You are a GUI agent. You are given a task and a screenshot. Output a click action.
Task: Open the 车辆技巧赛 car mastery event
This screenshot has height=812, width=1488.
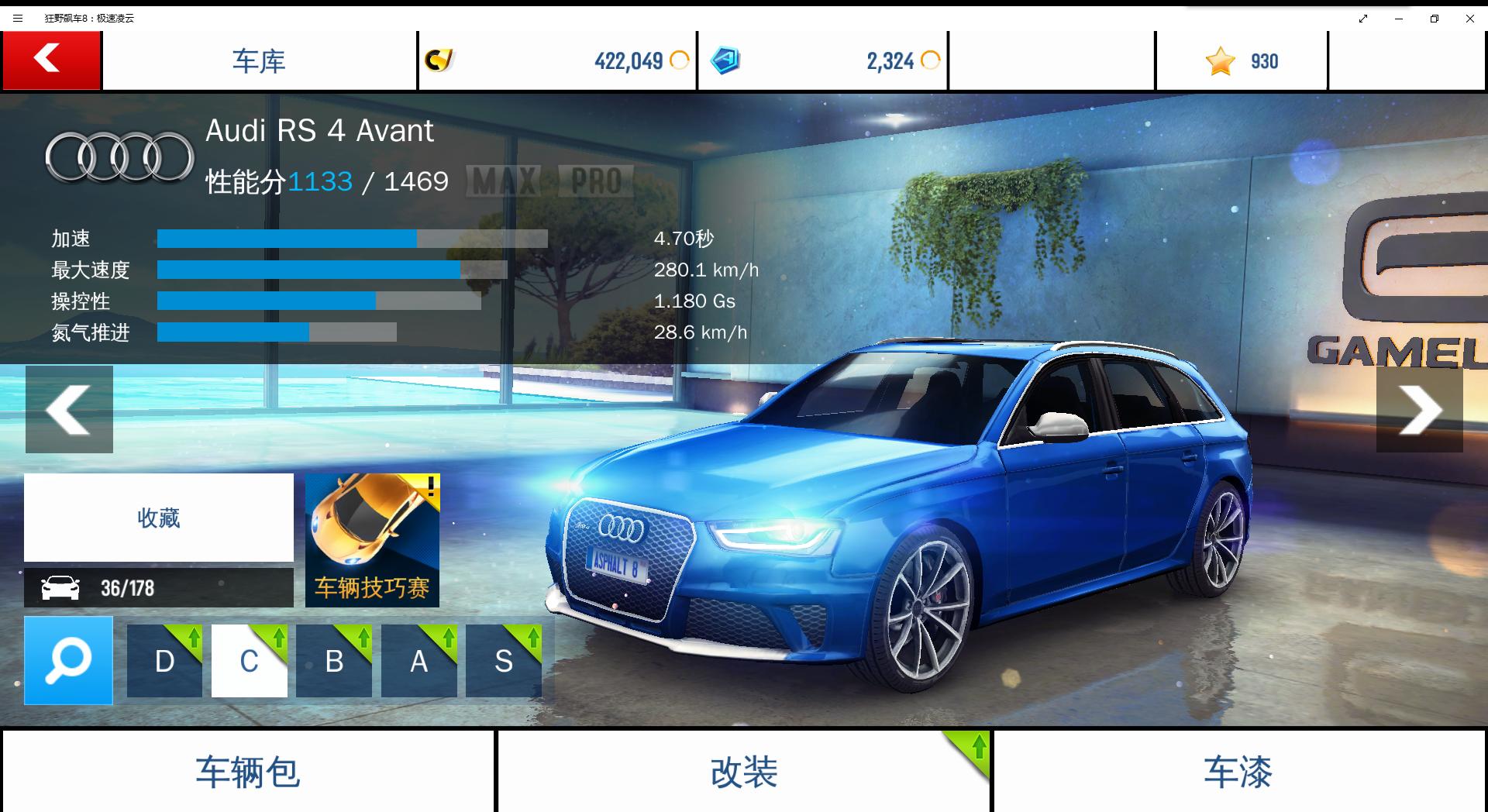[x=372, y=540]
